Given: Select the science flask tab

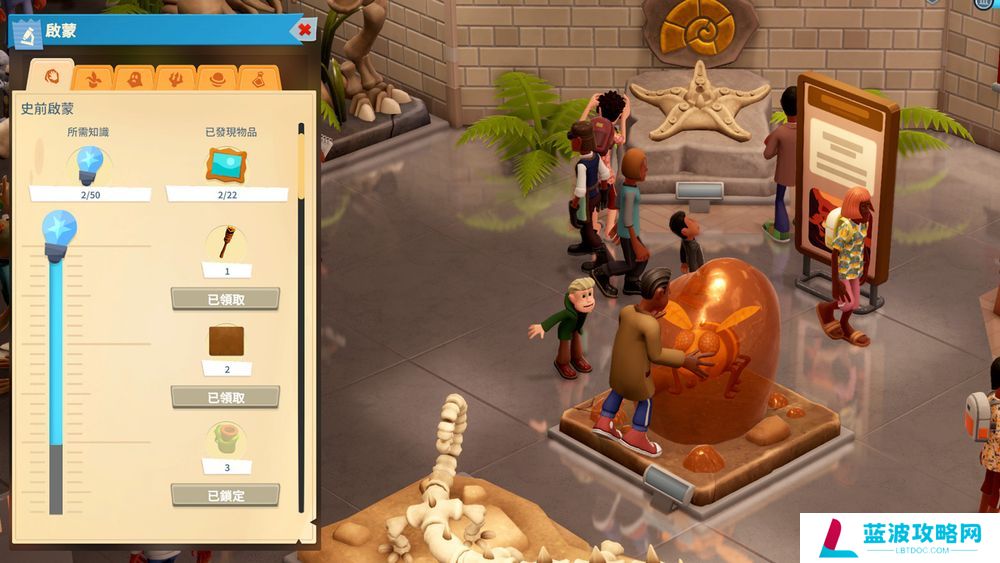Looking at the screenshot, I should pos(257,77).
